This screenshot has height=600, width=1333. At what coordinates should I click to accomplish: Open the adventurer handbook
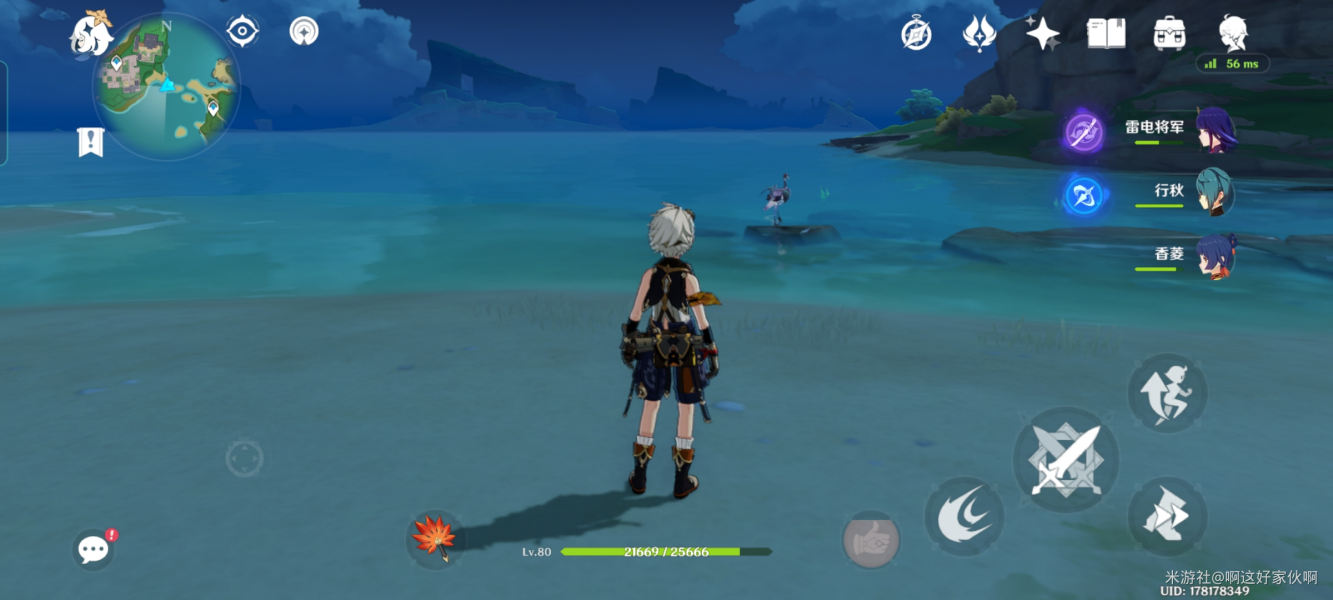point(1106,34)
